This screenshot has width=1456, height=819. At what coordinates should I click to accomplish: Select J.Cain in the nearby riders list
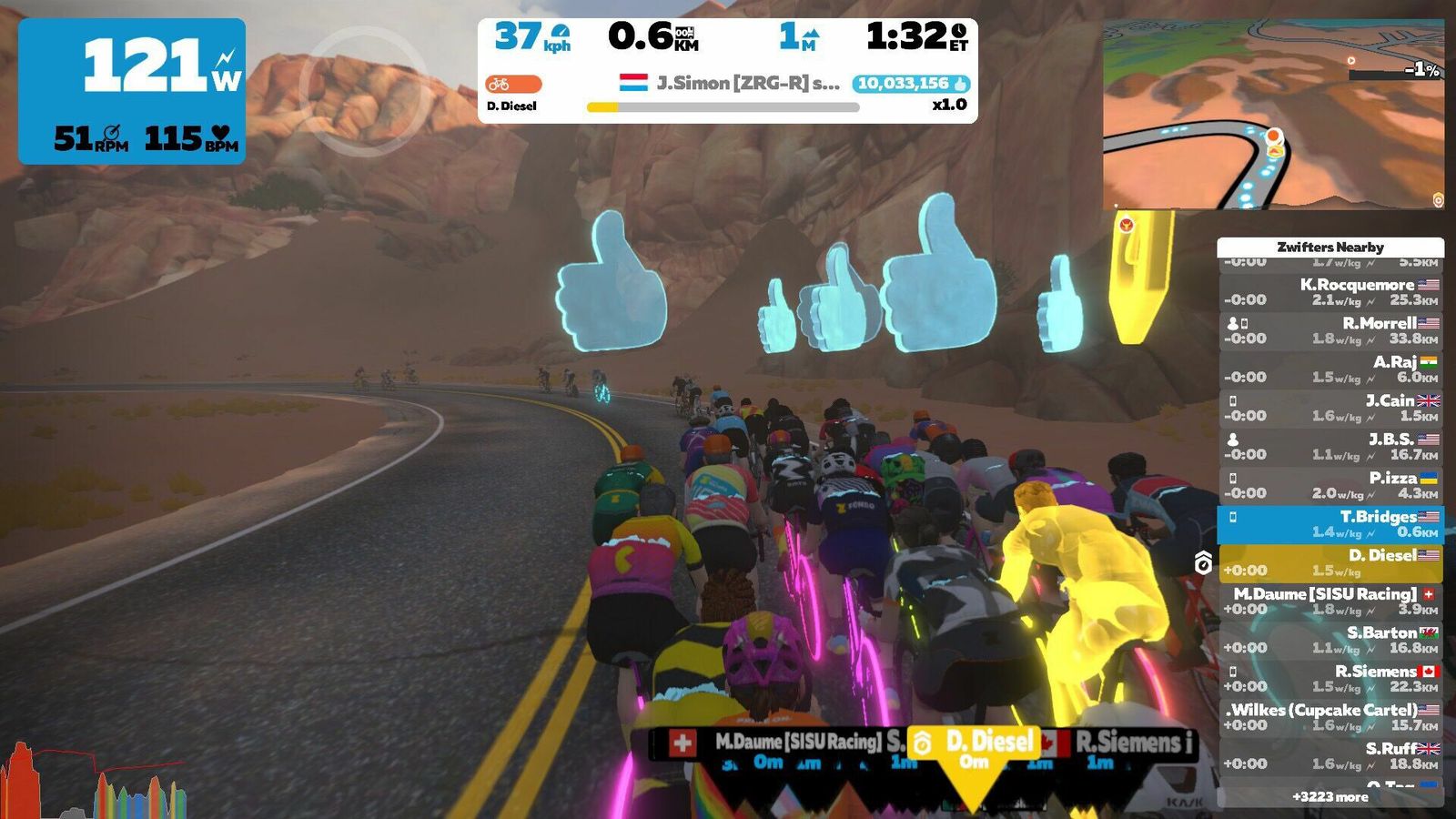coord(1330,408)
